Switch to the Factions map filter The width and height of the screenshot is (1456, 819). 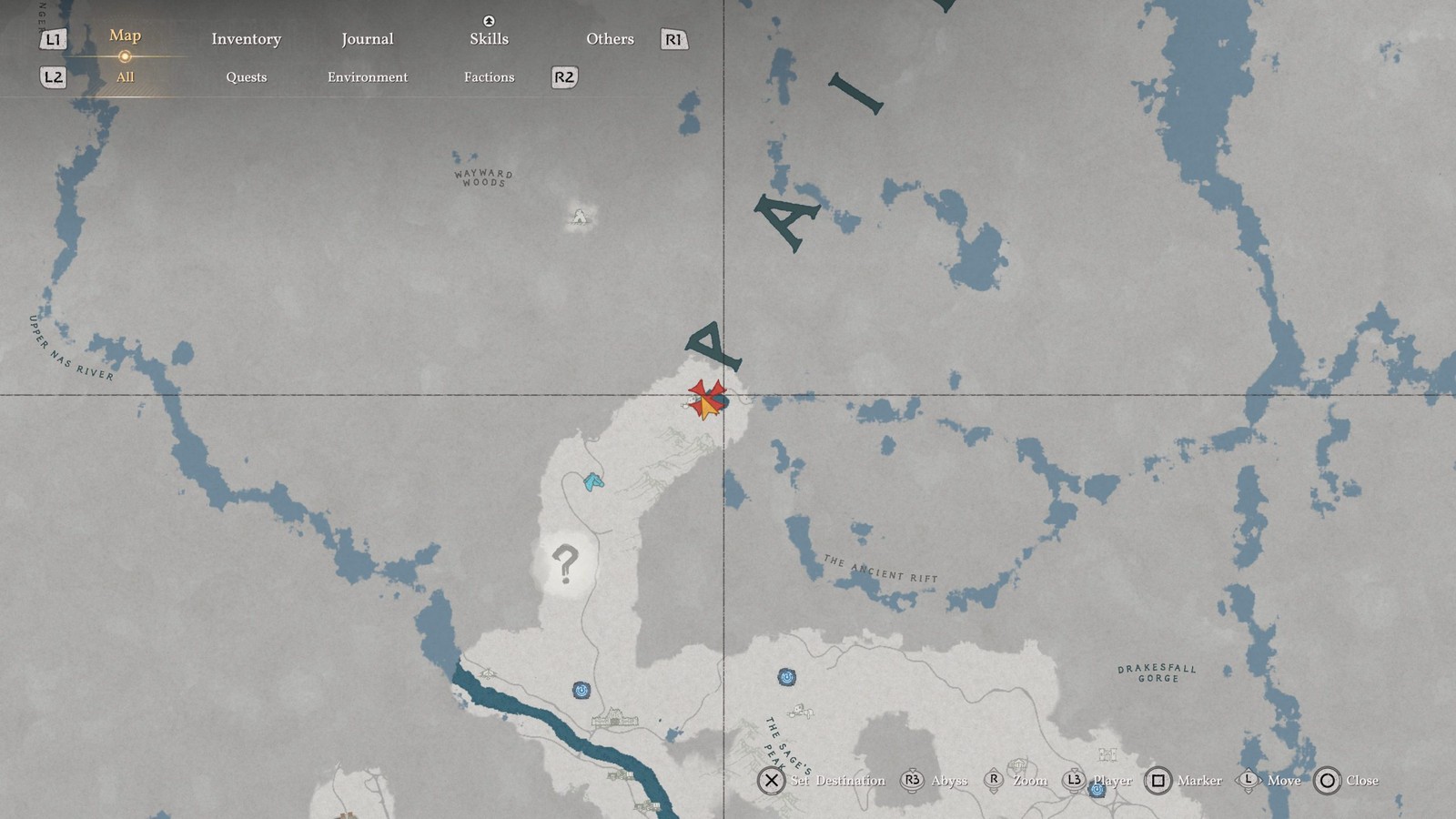point(489,77)
